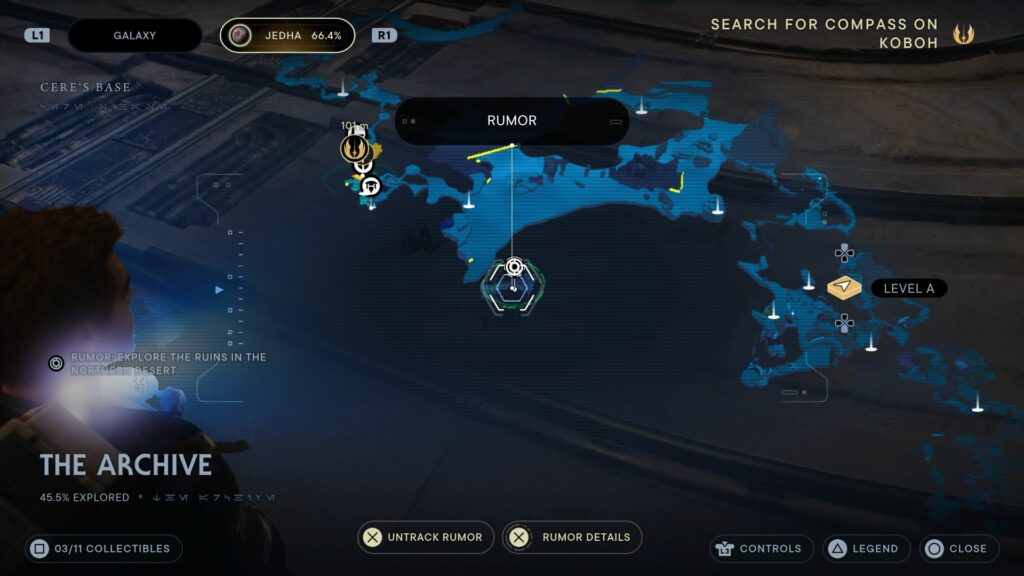This screenshot has width=1024, height=576.
Task: Select the Jedha planet tab
Action: [288, 36]
